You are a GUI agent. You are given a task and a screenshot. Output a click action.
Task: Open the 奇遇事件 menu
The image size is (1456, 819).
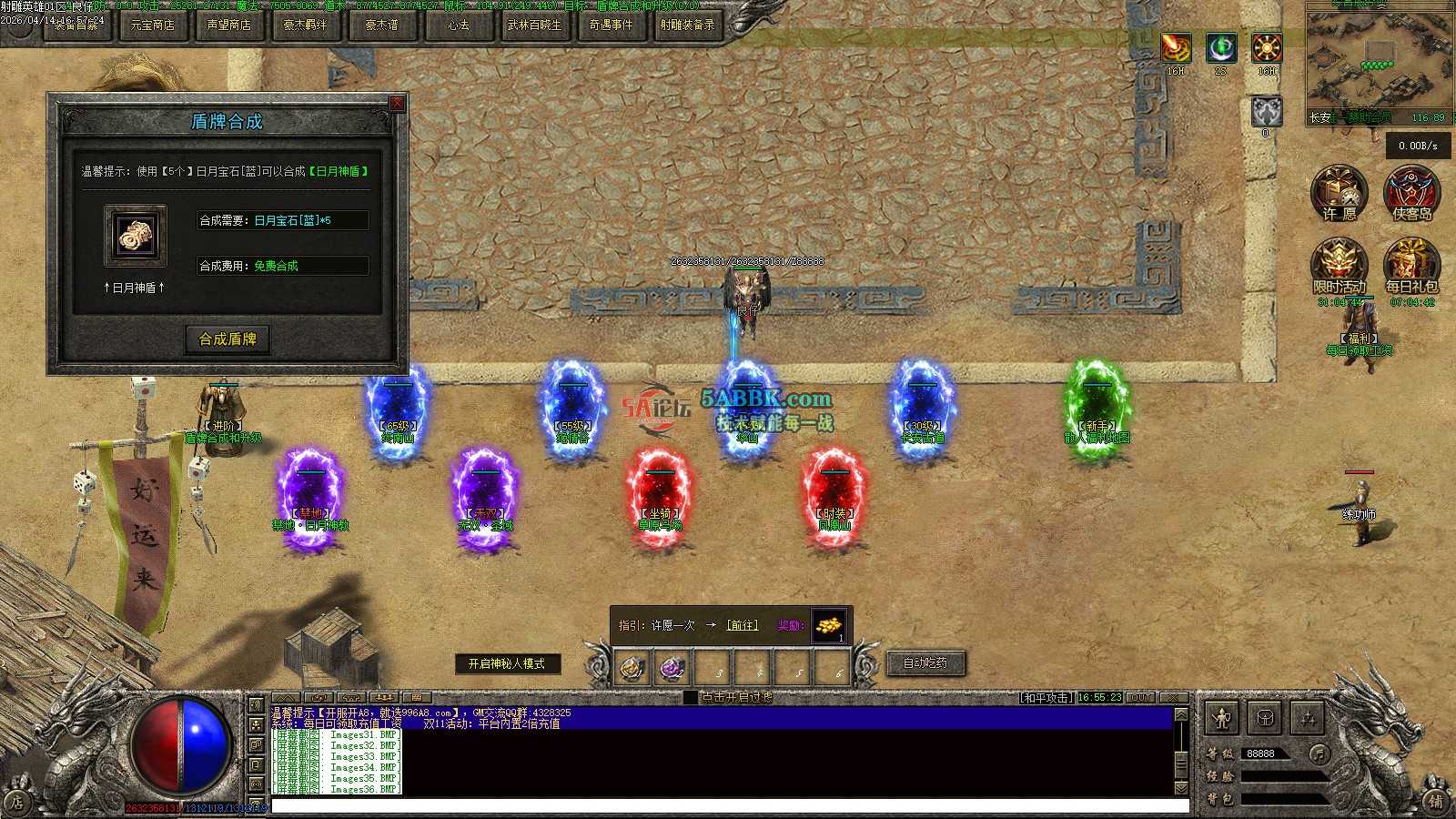(611, 25)
